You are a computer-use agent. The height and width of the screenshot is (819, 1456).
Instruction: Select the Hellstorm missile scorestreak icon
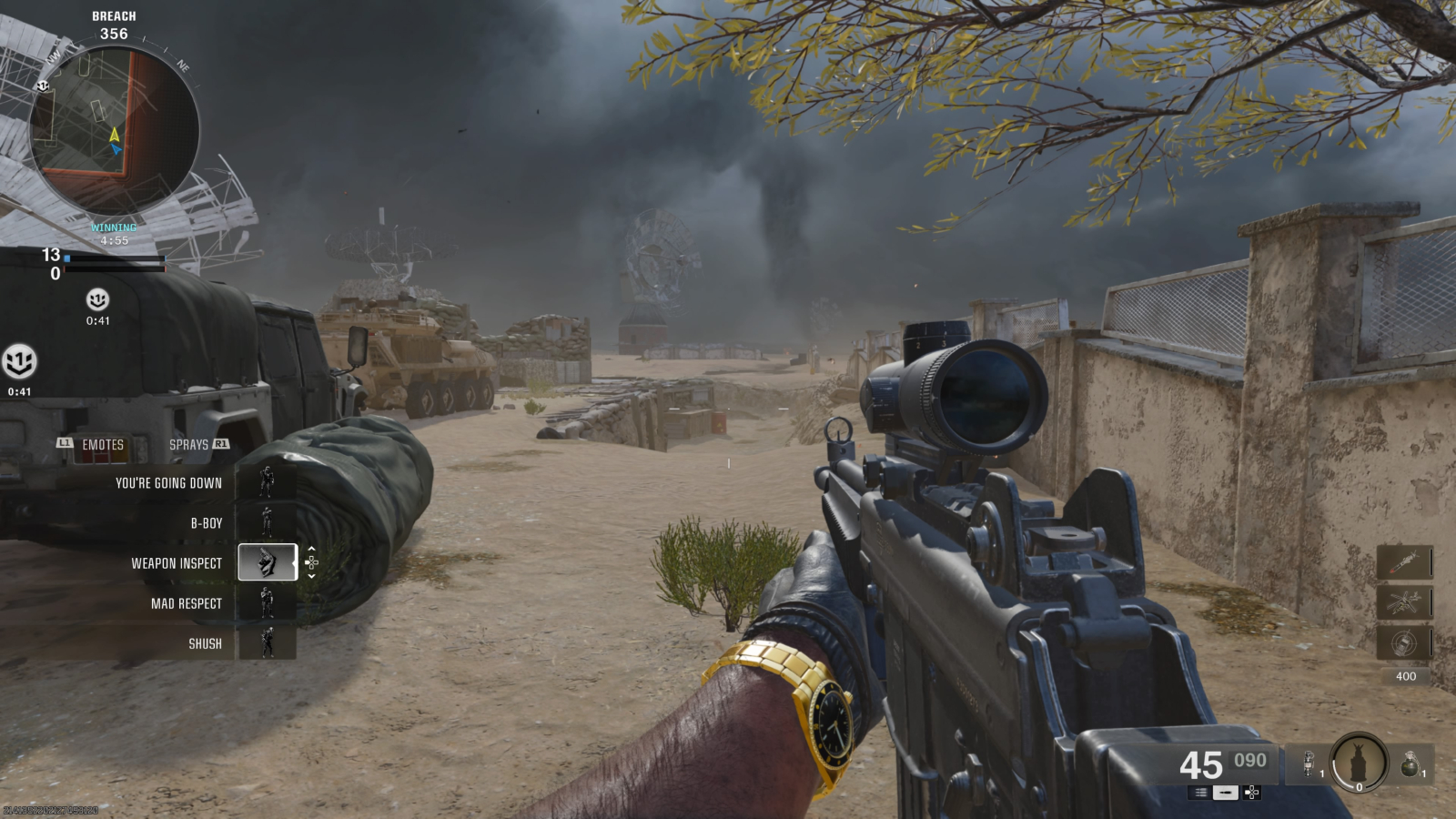point(1405,560)
